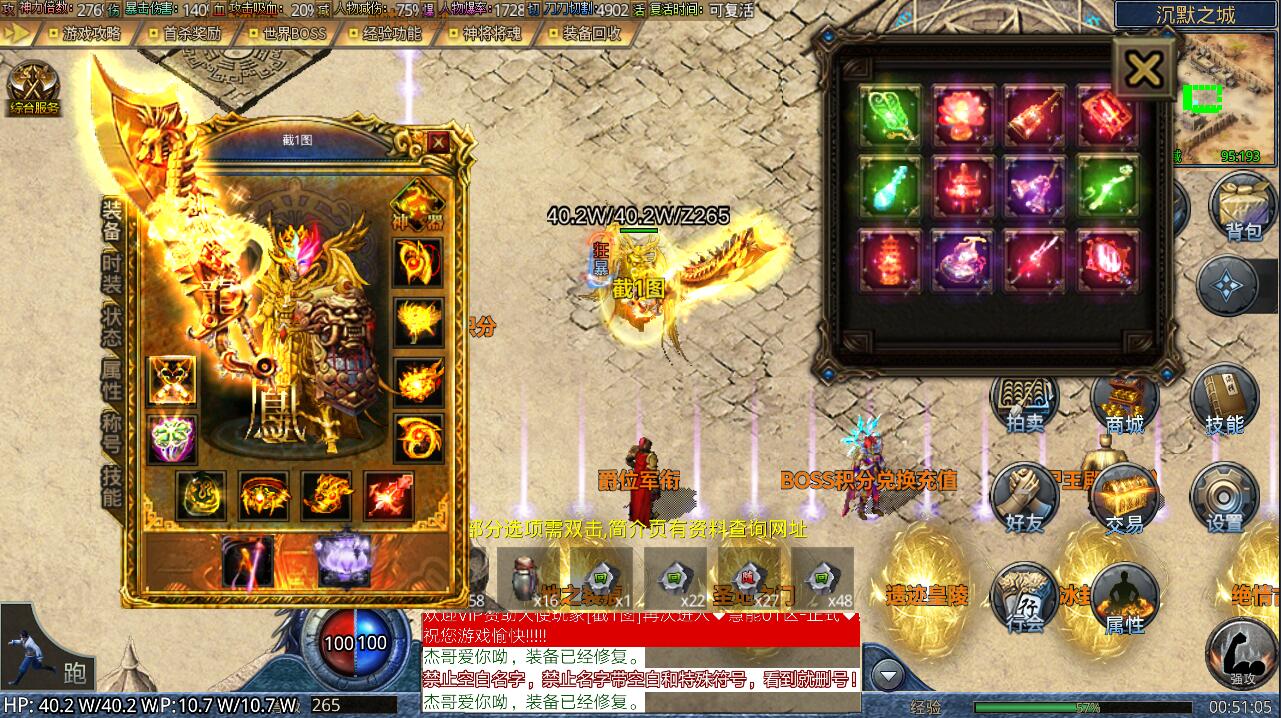The width and height of the screenshot is (1281, 718).
Task: Open the 神将将魂 menu
Action: [492, 33]
